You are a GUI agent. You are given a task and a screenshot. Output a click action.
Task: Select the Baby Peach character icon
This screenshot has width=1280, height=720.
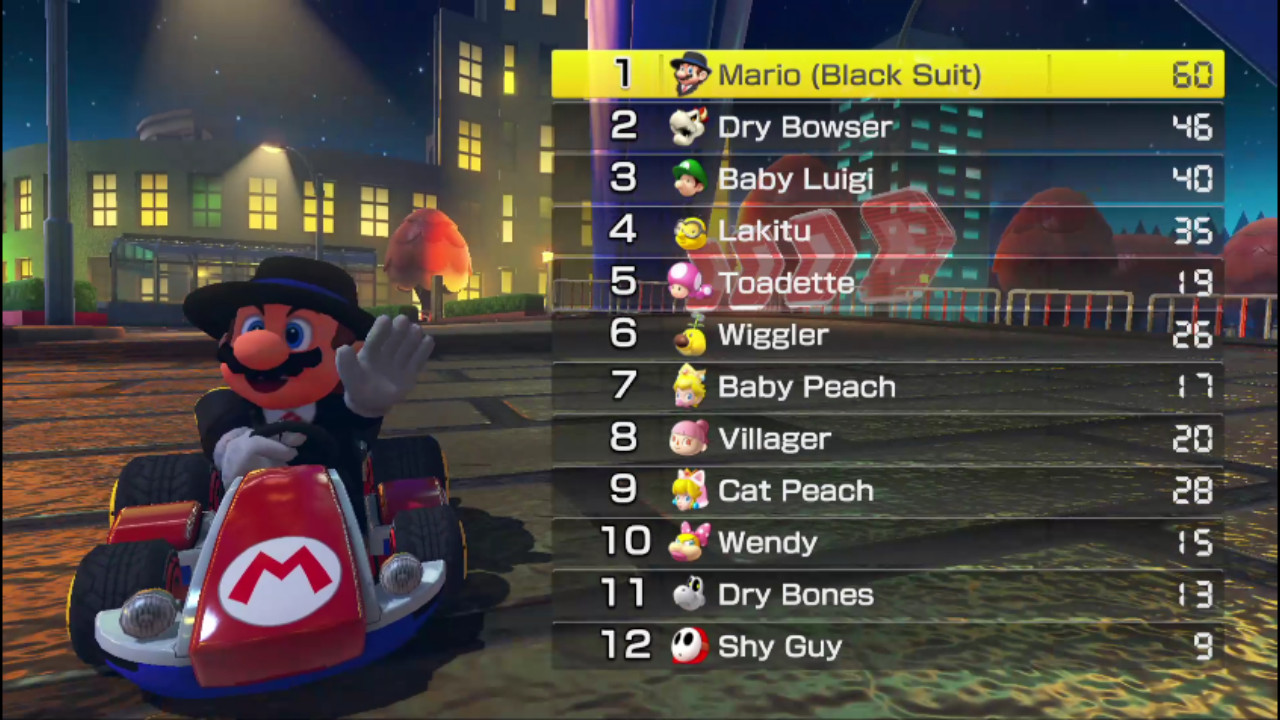click(x=690, y=387)
